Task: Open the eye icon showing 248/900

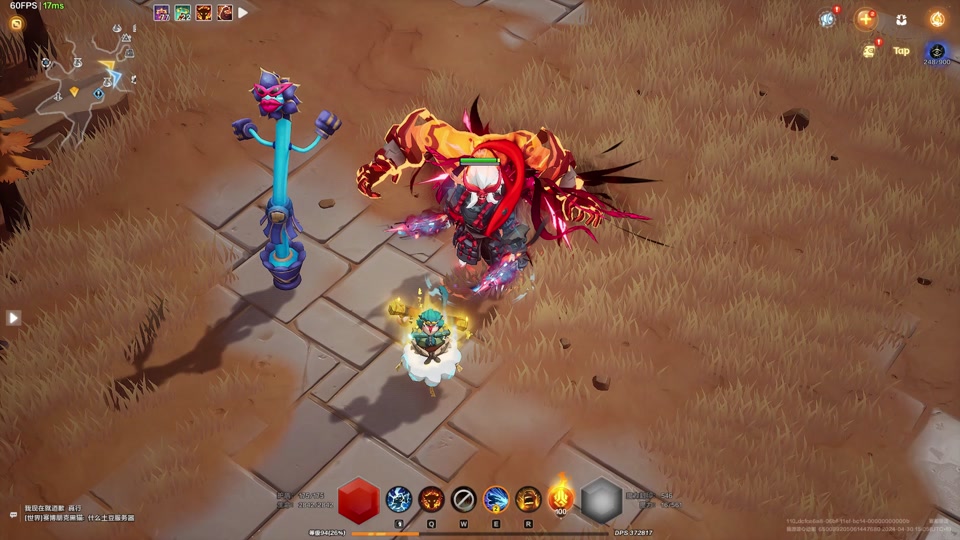Action: pyautogui.click(x=937, y=52)
